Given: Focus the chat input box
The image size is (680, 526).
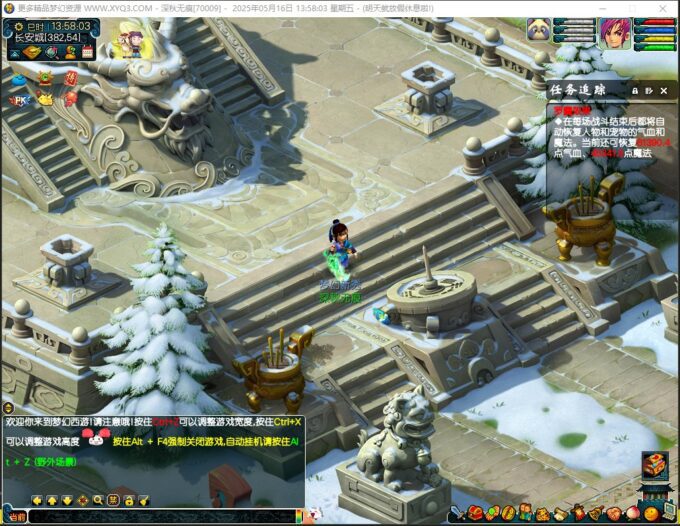Looking at the screenshot, I should tap(160, 516).
